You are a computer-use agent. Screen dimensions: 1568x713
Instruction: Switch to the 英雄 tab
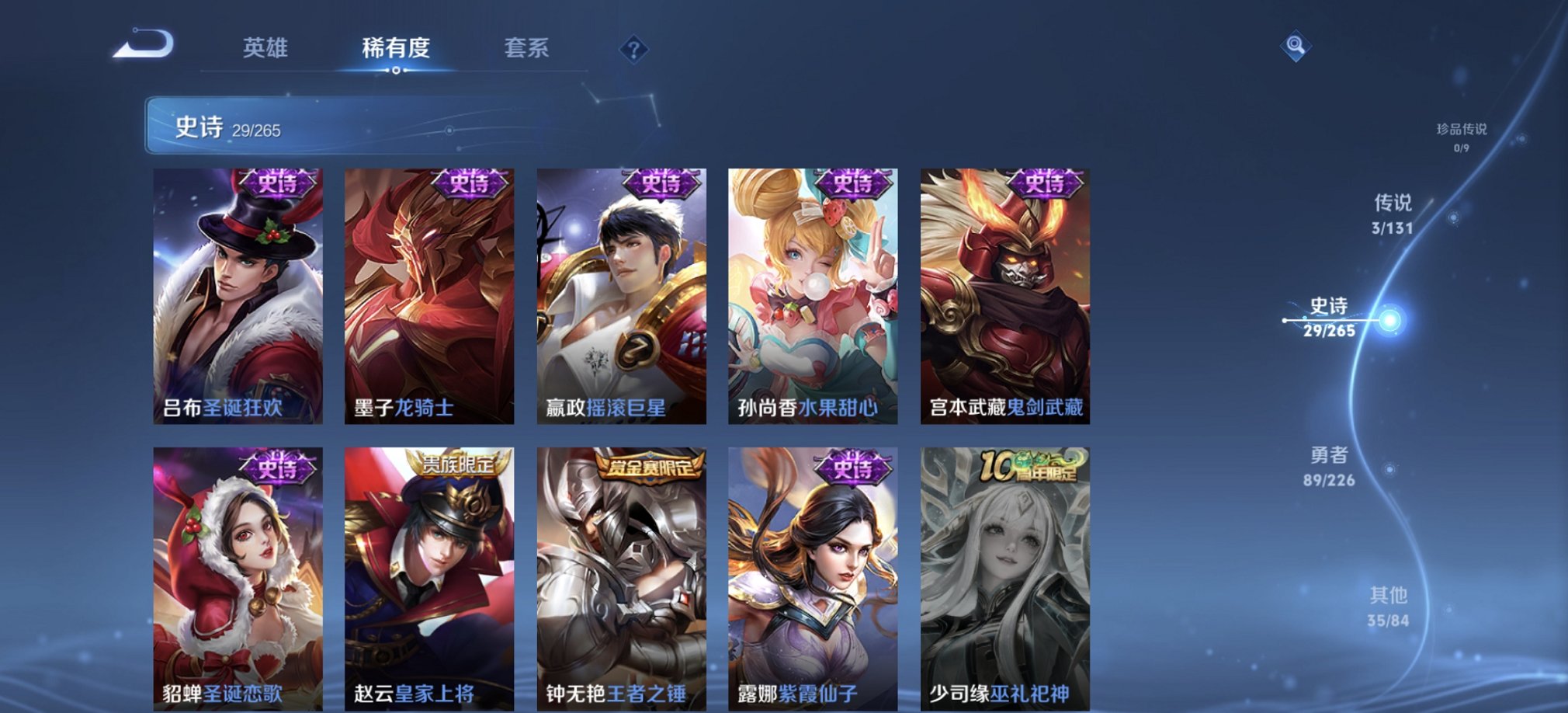pos(263,48)
